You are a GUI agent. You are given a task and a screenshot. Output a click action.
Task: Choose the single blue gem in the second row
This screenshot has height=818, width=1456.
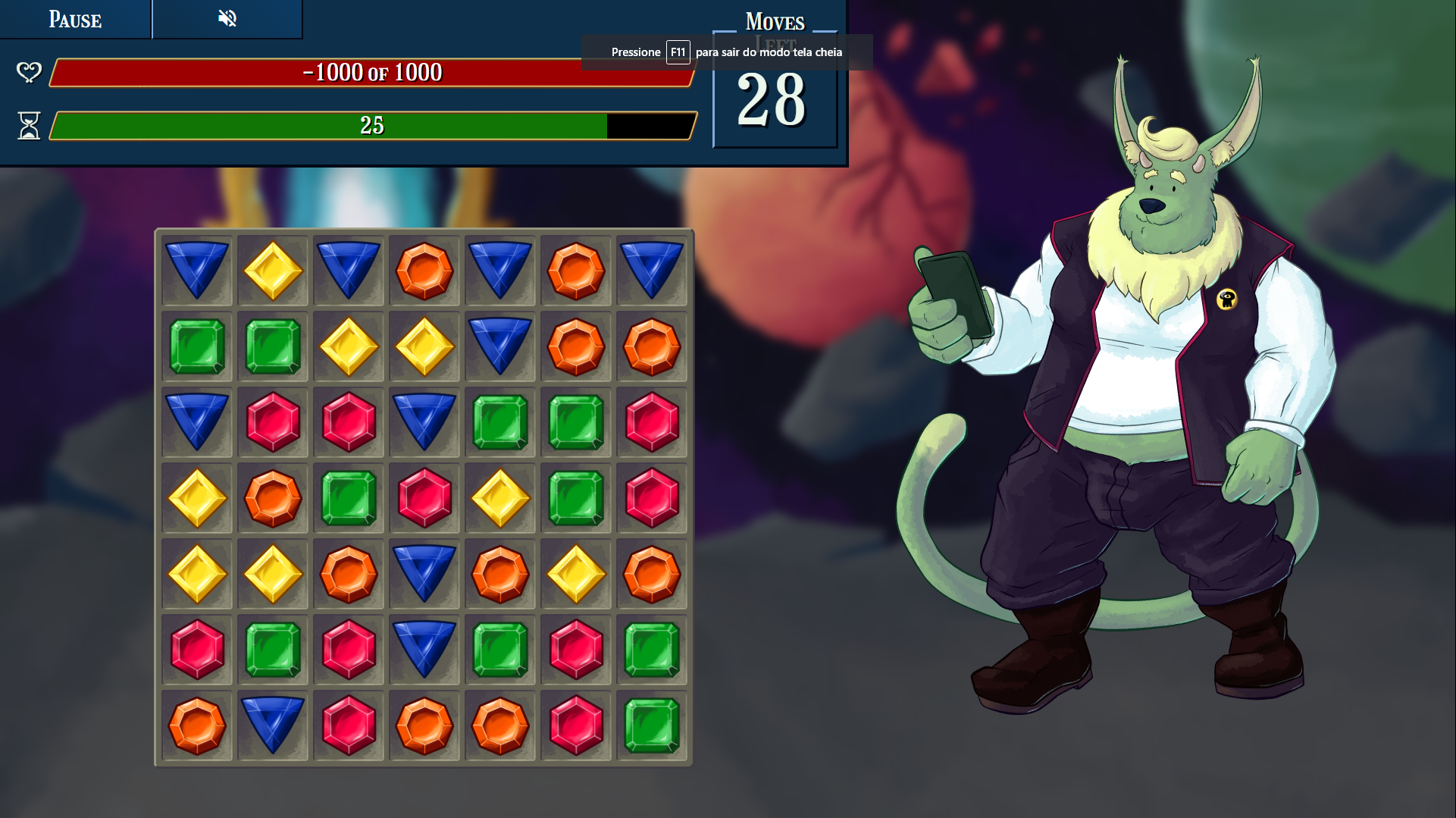click(x=500, y=345)
